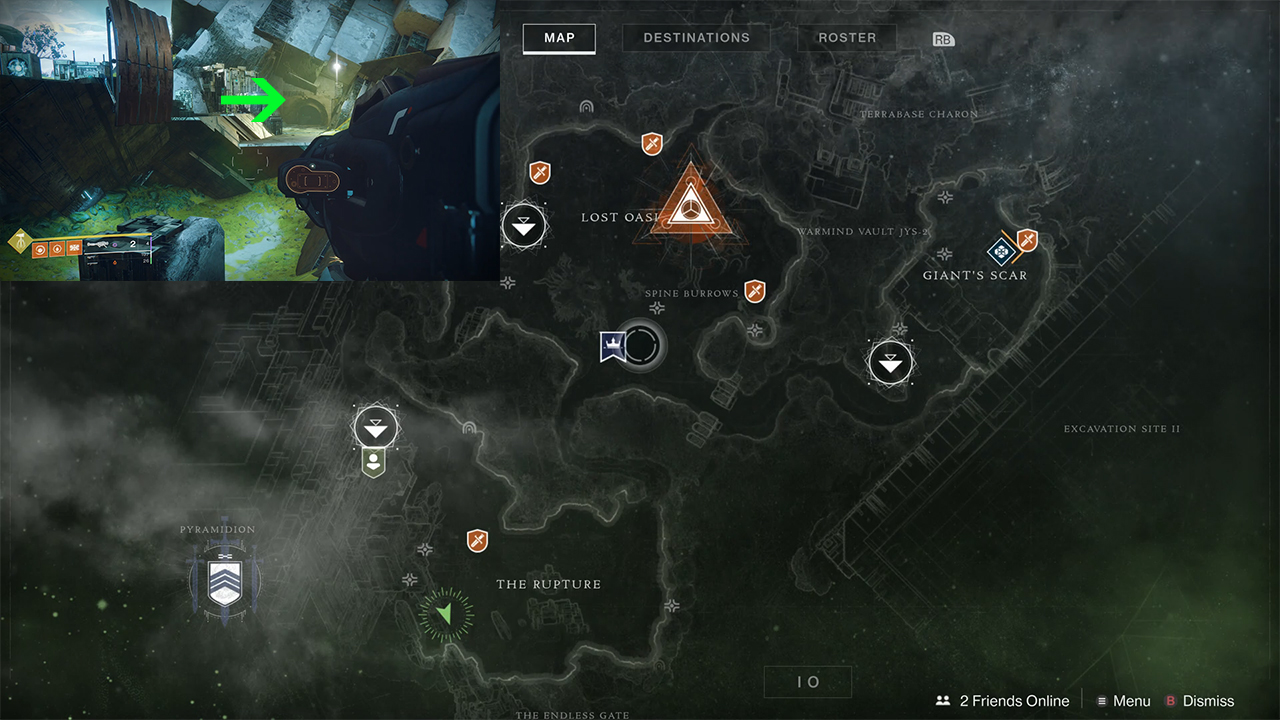Select the Adventure icon below Terrabase Charon
The image size is (1280, 720).
coord(651,144)
